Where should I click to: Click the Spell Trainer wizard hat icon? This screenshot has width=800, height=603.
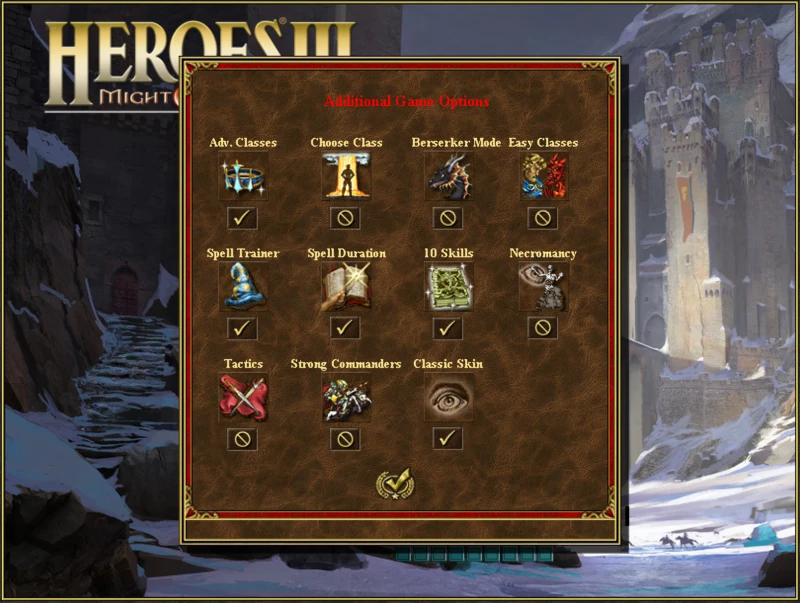[x=243, y=288]
